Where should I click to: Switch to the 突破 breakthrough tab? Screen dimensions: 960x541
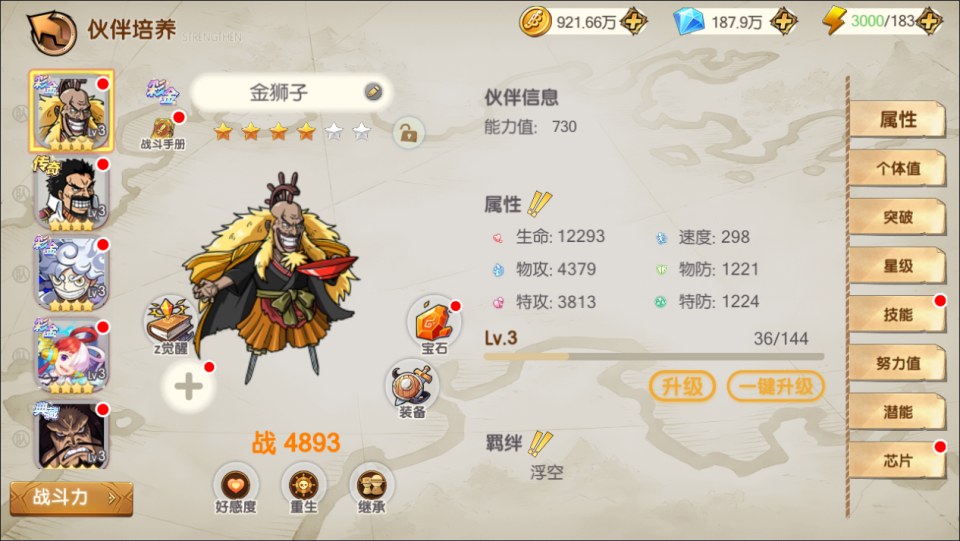point(897,217)
